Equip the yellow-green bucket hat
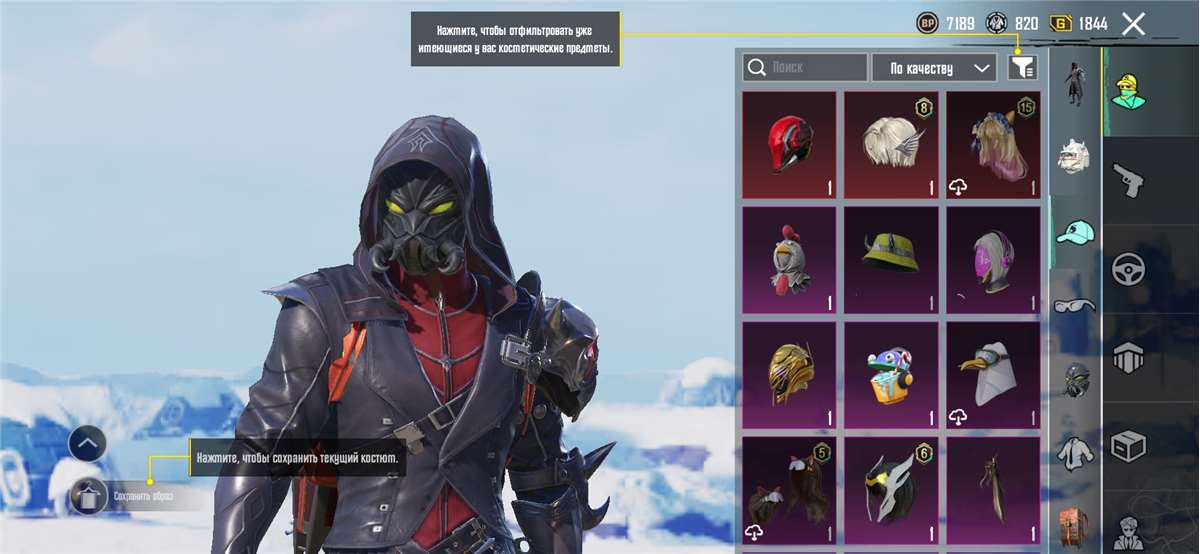Screen dimensions: 1200x554 (891, 260)
